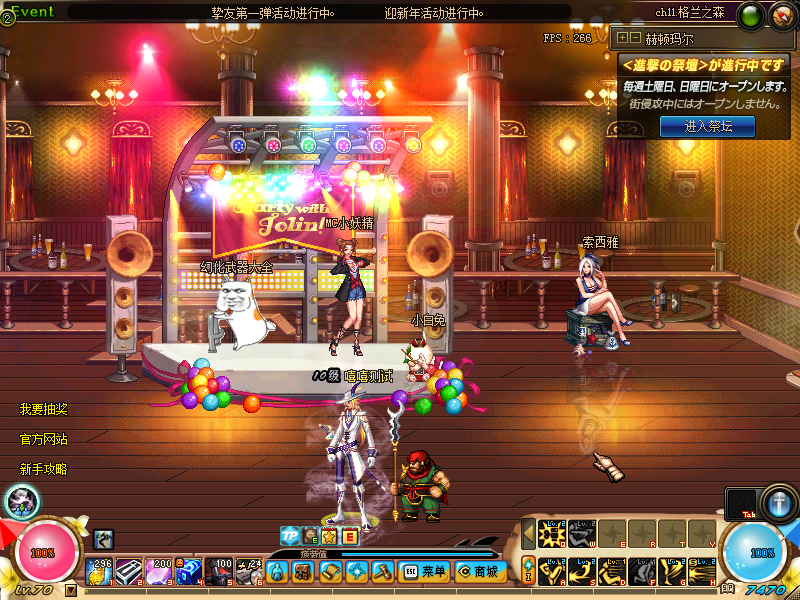The height and width of the screenshot is (600, 800).
Task: Open the 新手攻略 beginner guide link
Action: [44, 468]
